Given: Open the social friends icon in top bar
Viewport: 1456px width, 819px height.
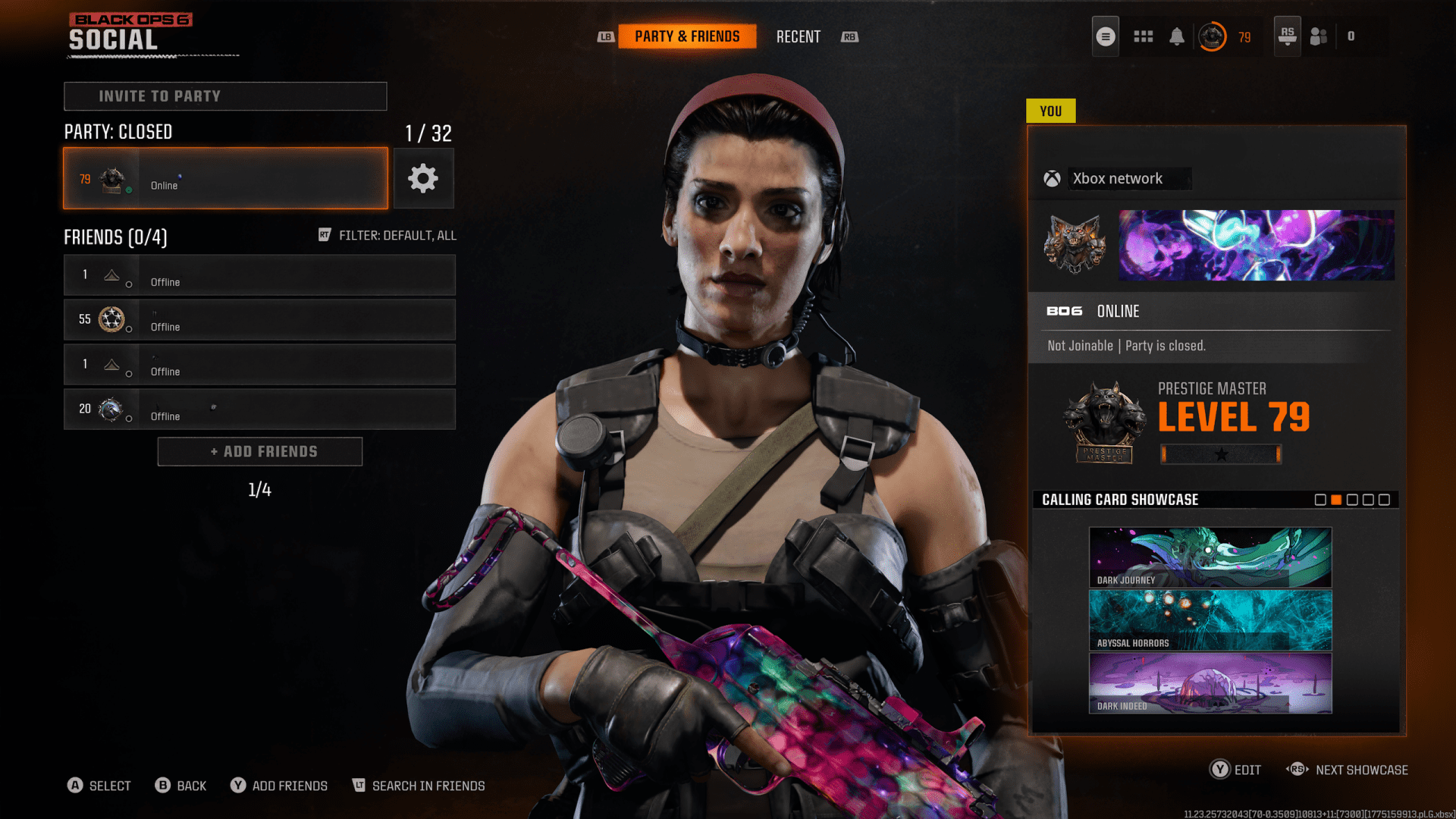Looking at the screenshot, I should pos(1319,36).
